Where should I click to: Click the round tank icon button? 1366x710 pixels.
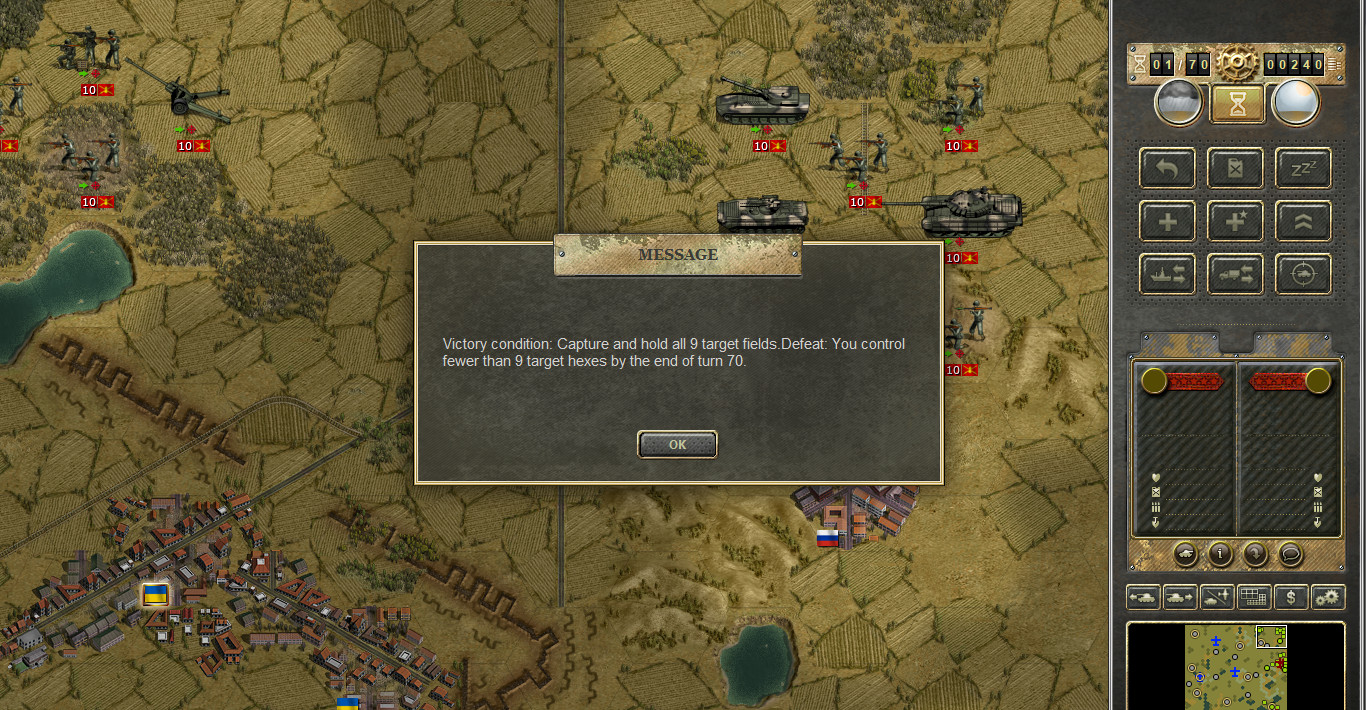click(x=1184, y=552)
